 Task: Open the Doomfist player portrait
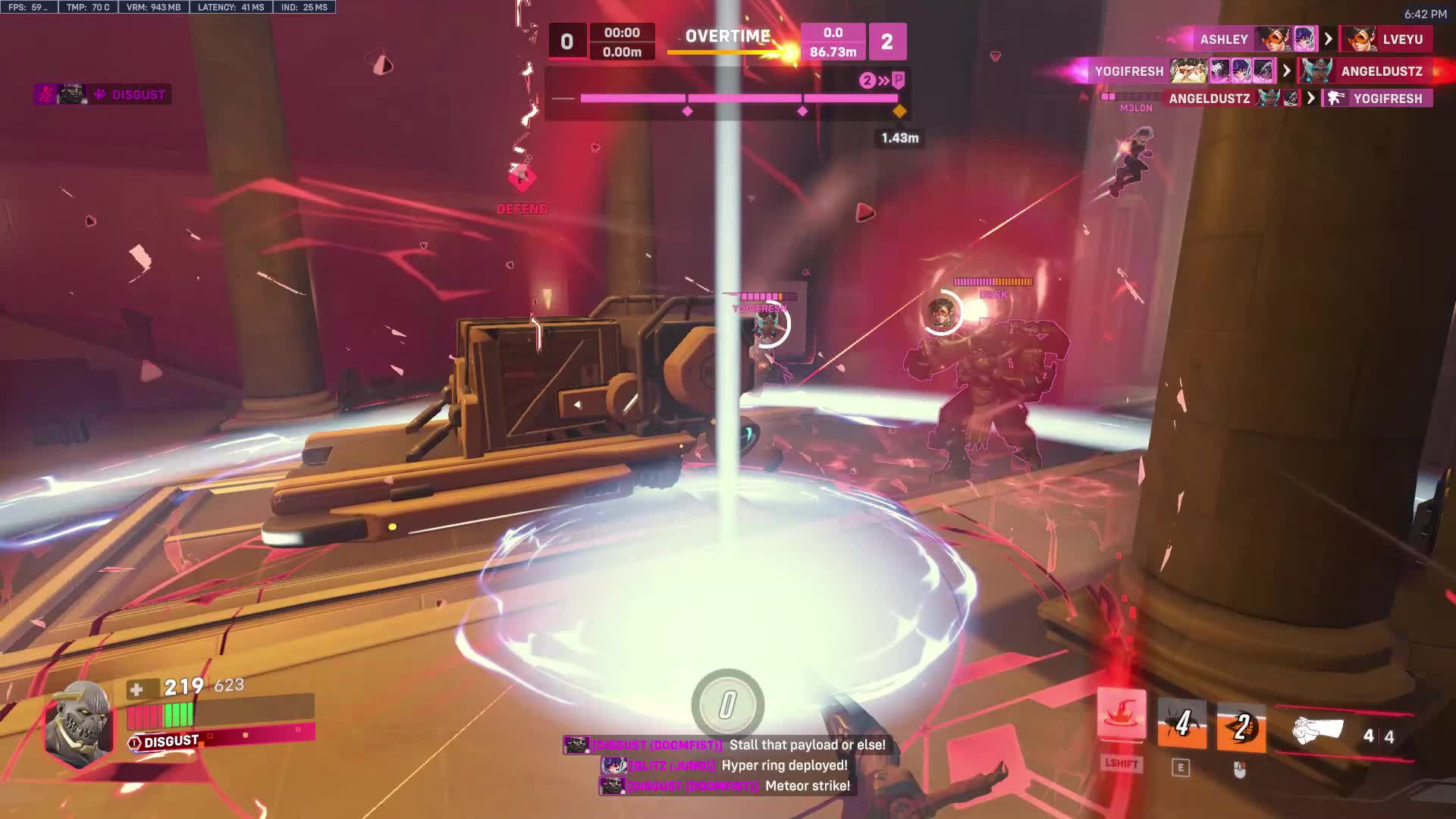(79, 722)
